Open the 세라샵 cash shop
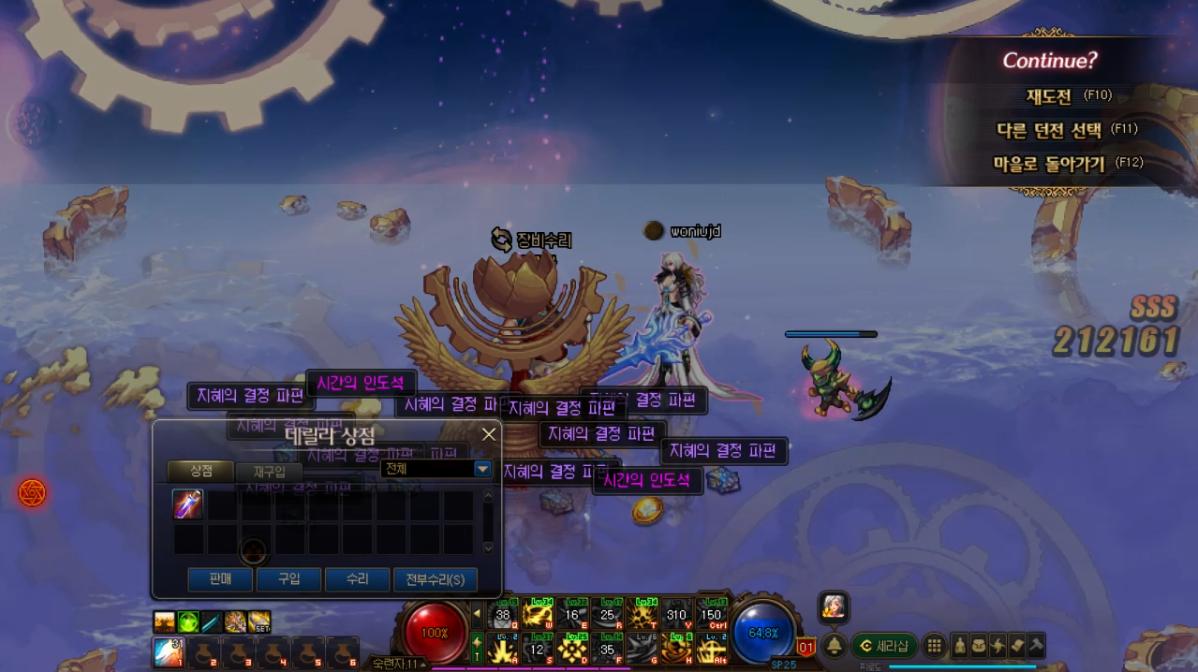Screen dimensions: 1198x672 tap(884, 646)
